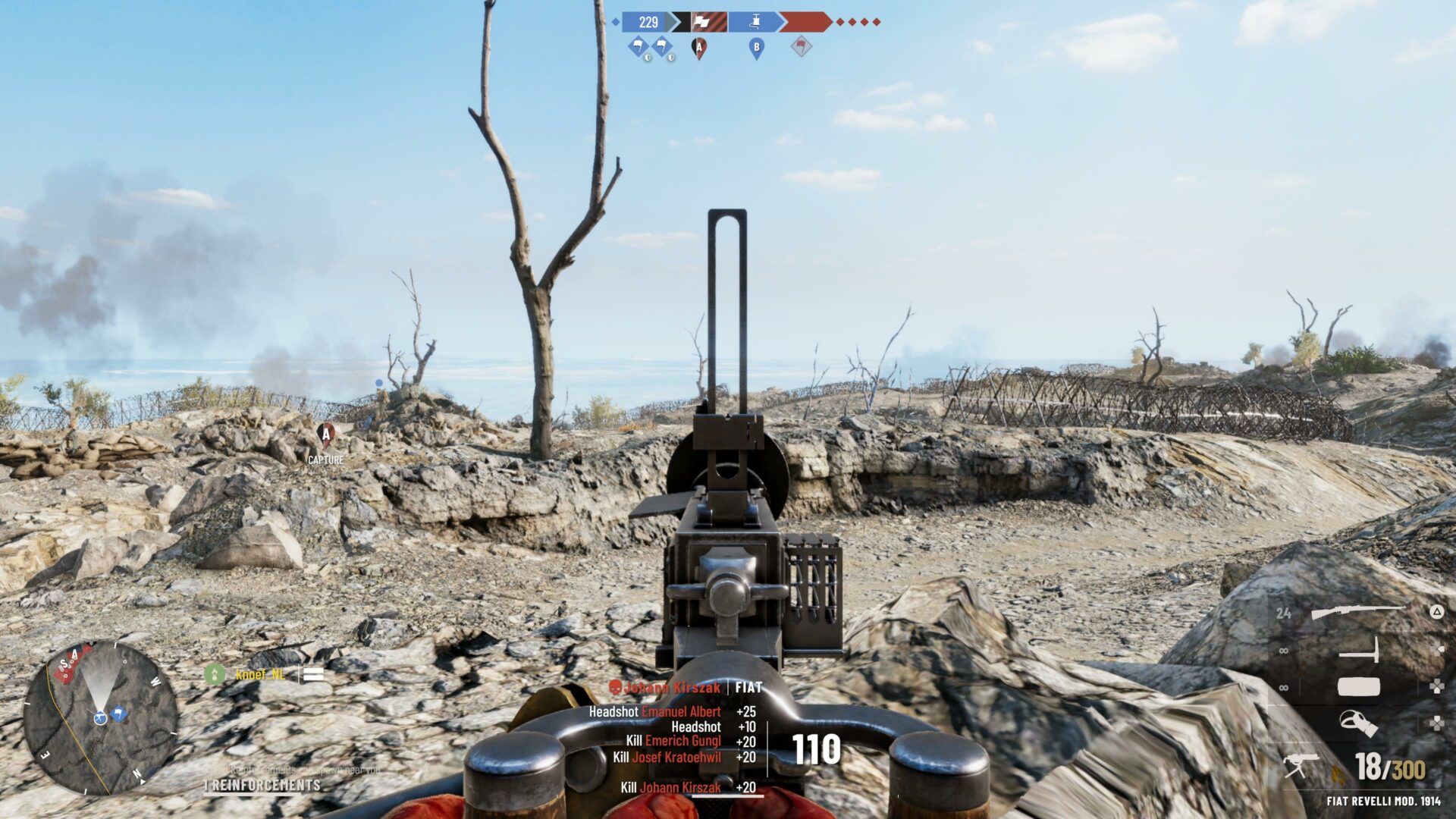1456x819 pixels.
Task: Open the circular minimap
Action: tap(101, 717)
